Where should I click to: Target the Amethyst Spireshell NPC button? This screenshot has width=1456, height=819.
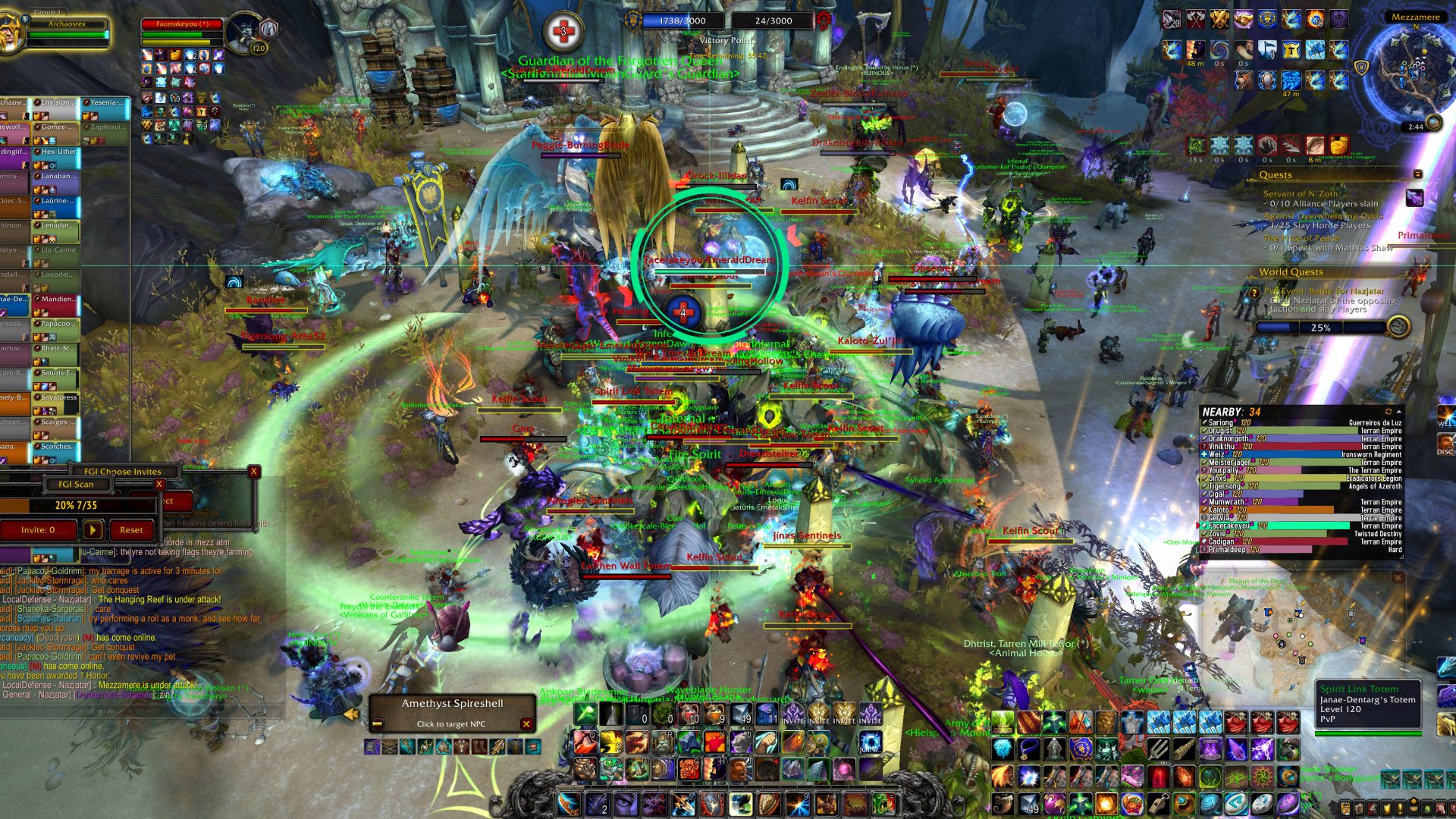tap(451, 713)
